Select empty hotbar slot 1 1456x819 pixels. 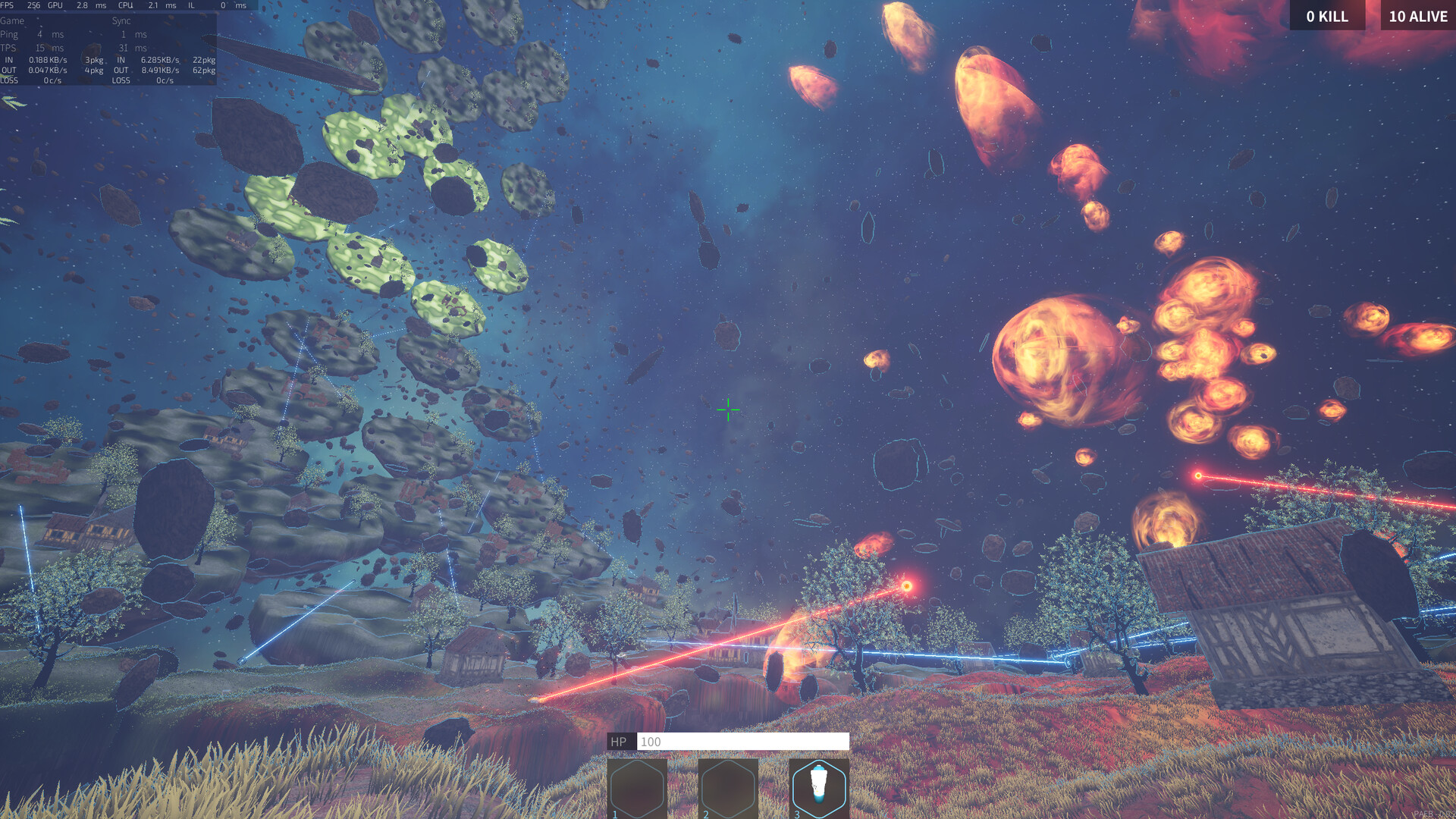click(635, 787)
